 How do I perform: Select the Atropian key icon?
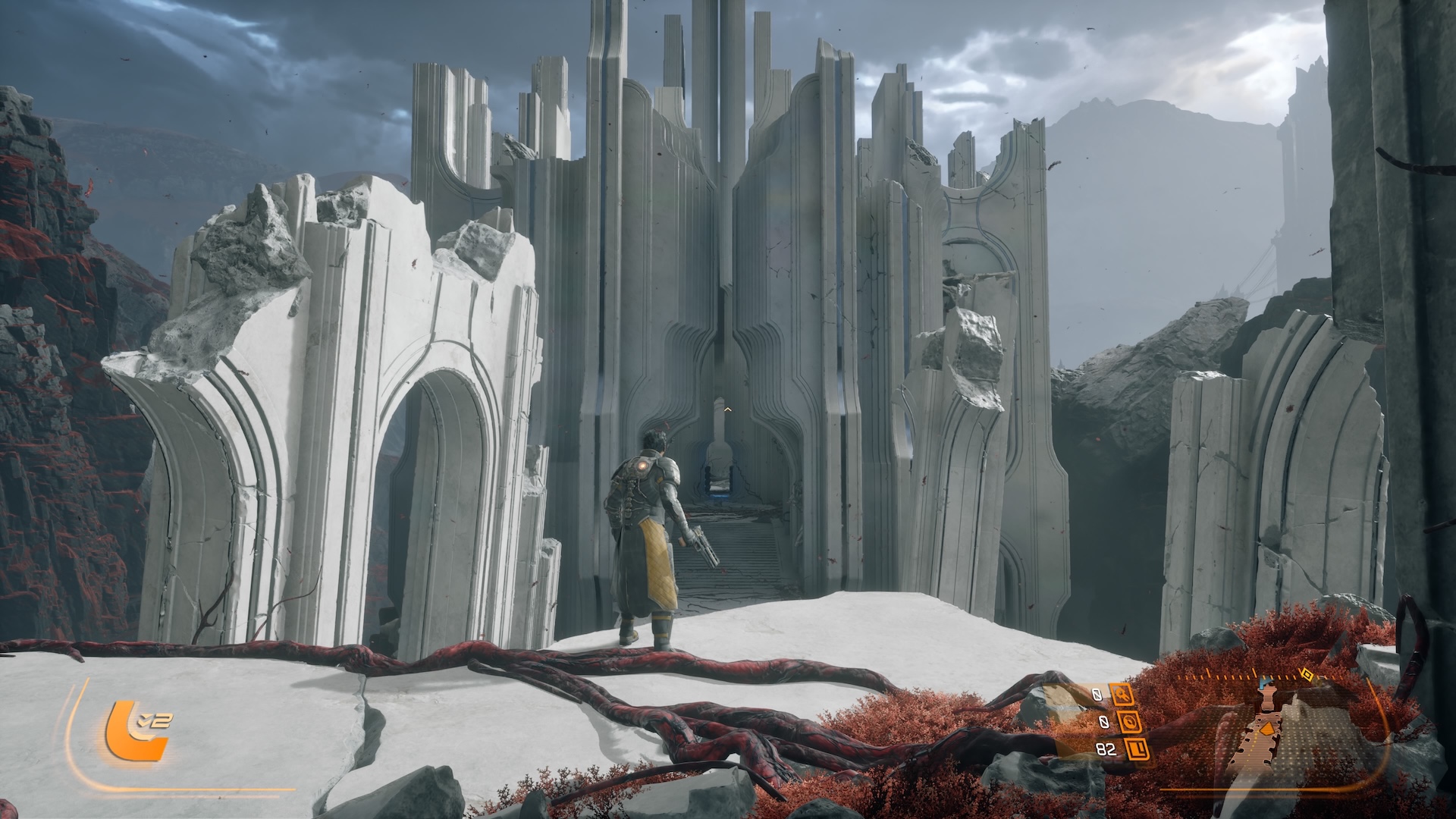coord(1122,694)
